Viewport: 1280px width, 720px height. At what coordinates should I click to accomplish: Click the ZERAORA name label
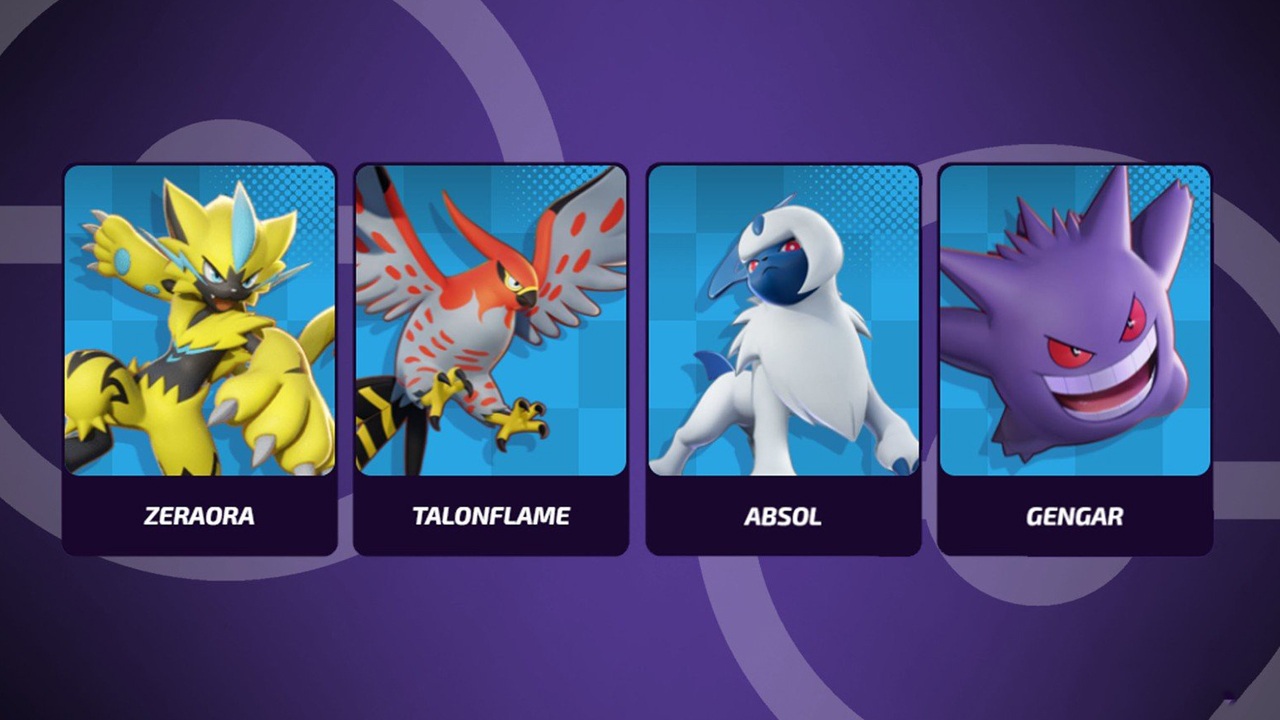[198, 516]
